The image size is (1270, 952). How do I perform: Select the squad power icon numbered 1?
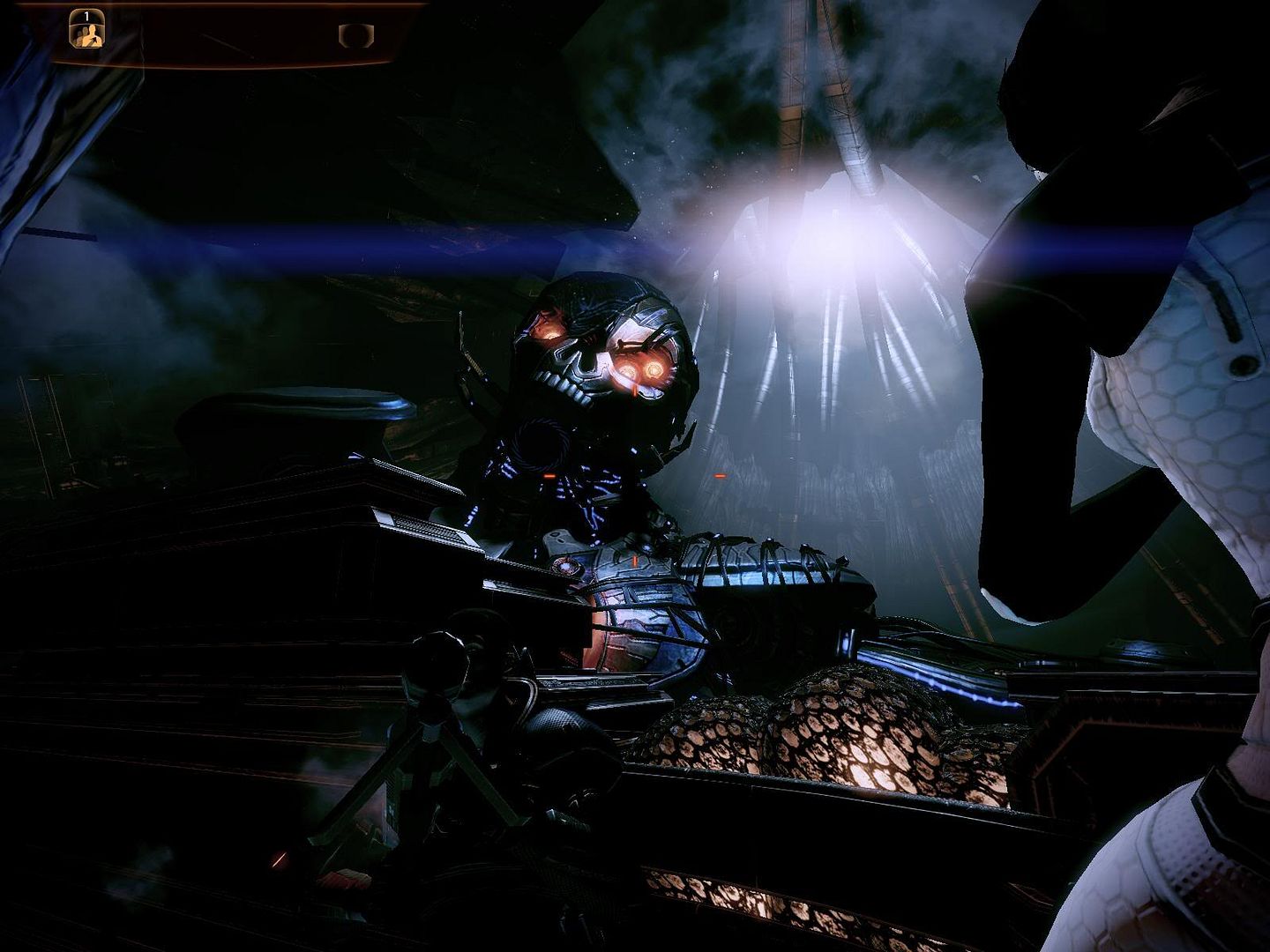pos(86,29)
